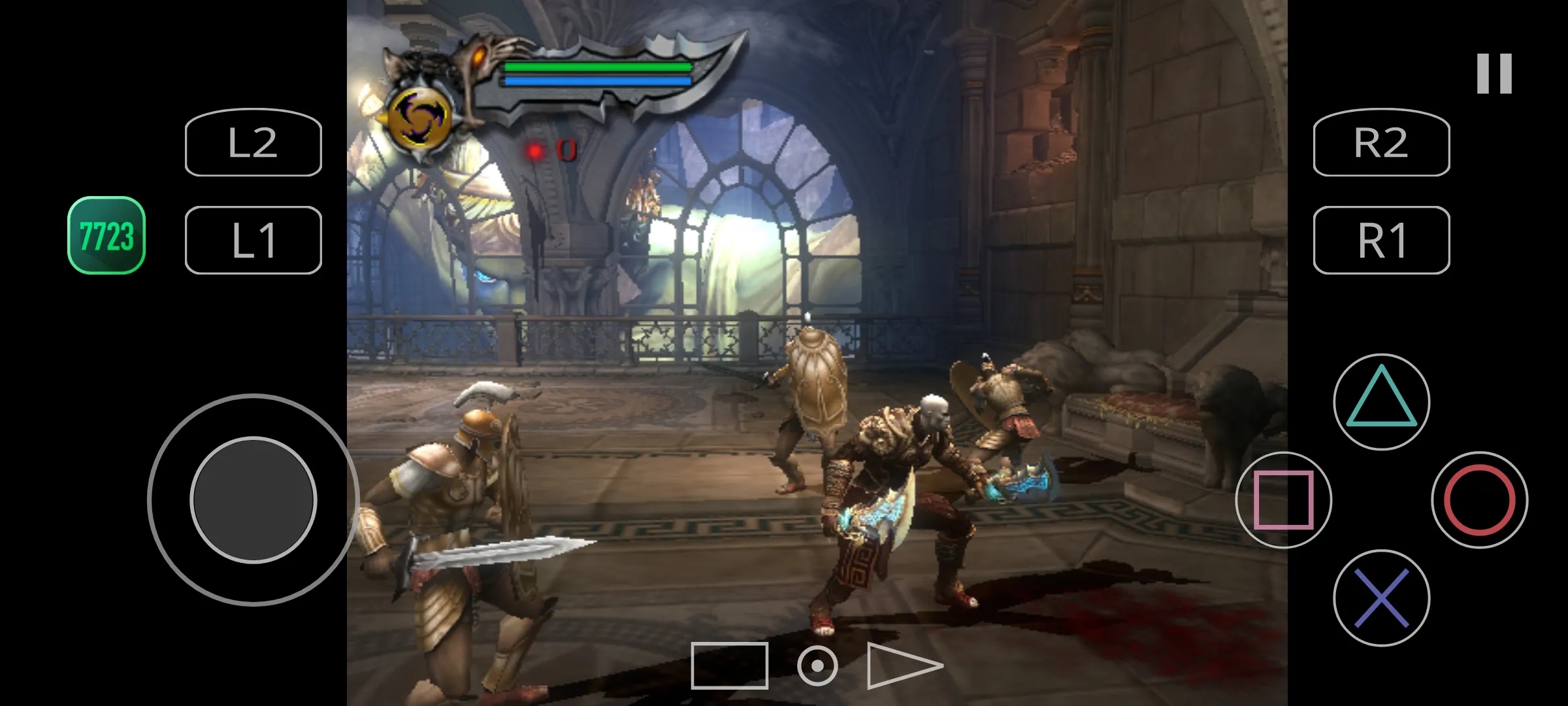Viewport: 1568px width, 706px height.
Task: Tap the L2 touch button
Action: pyautogui.click(x=253, y=143)
